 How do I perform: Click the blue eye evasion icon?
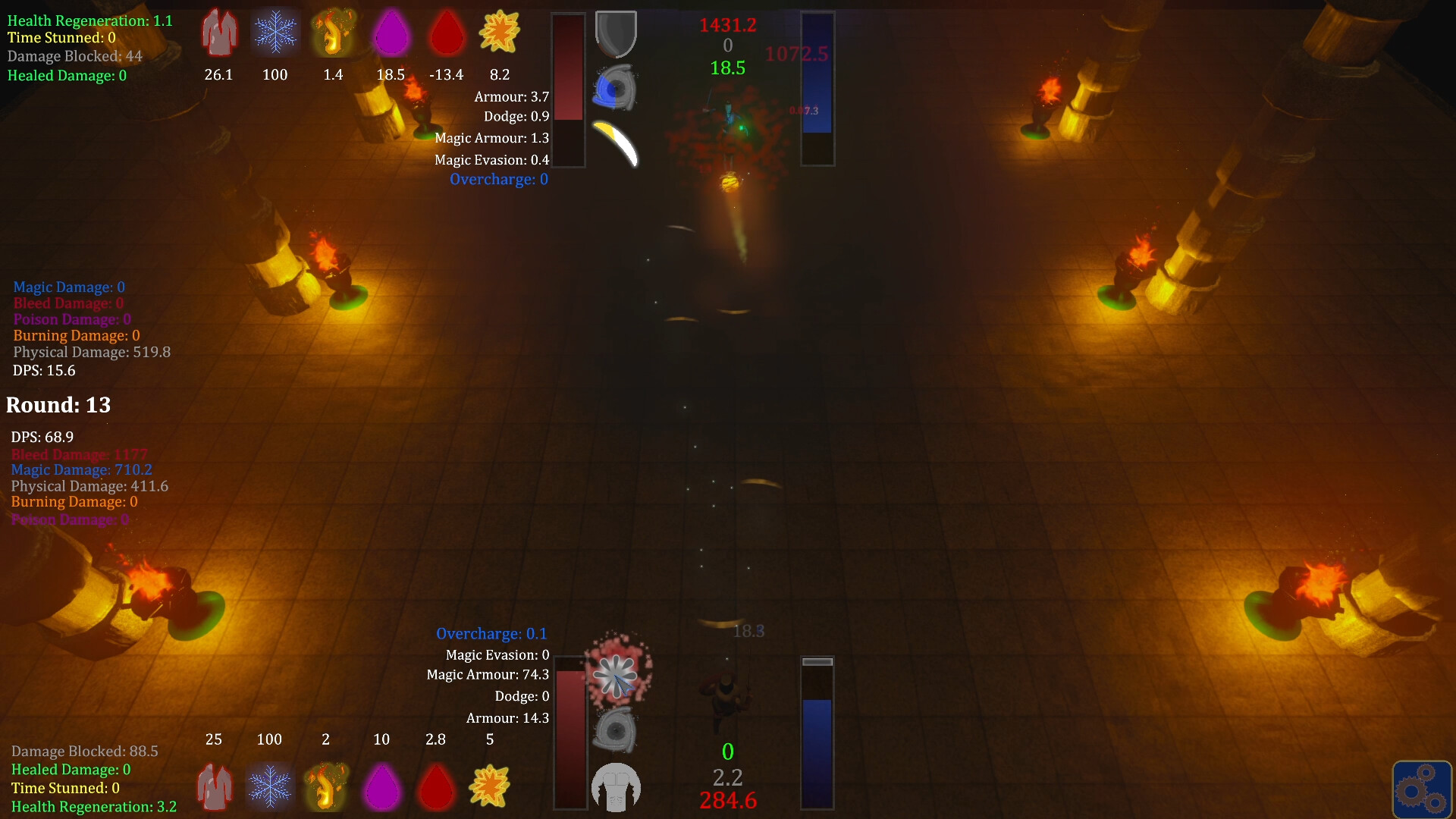coord(616,87)
